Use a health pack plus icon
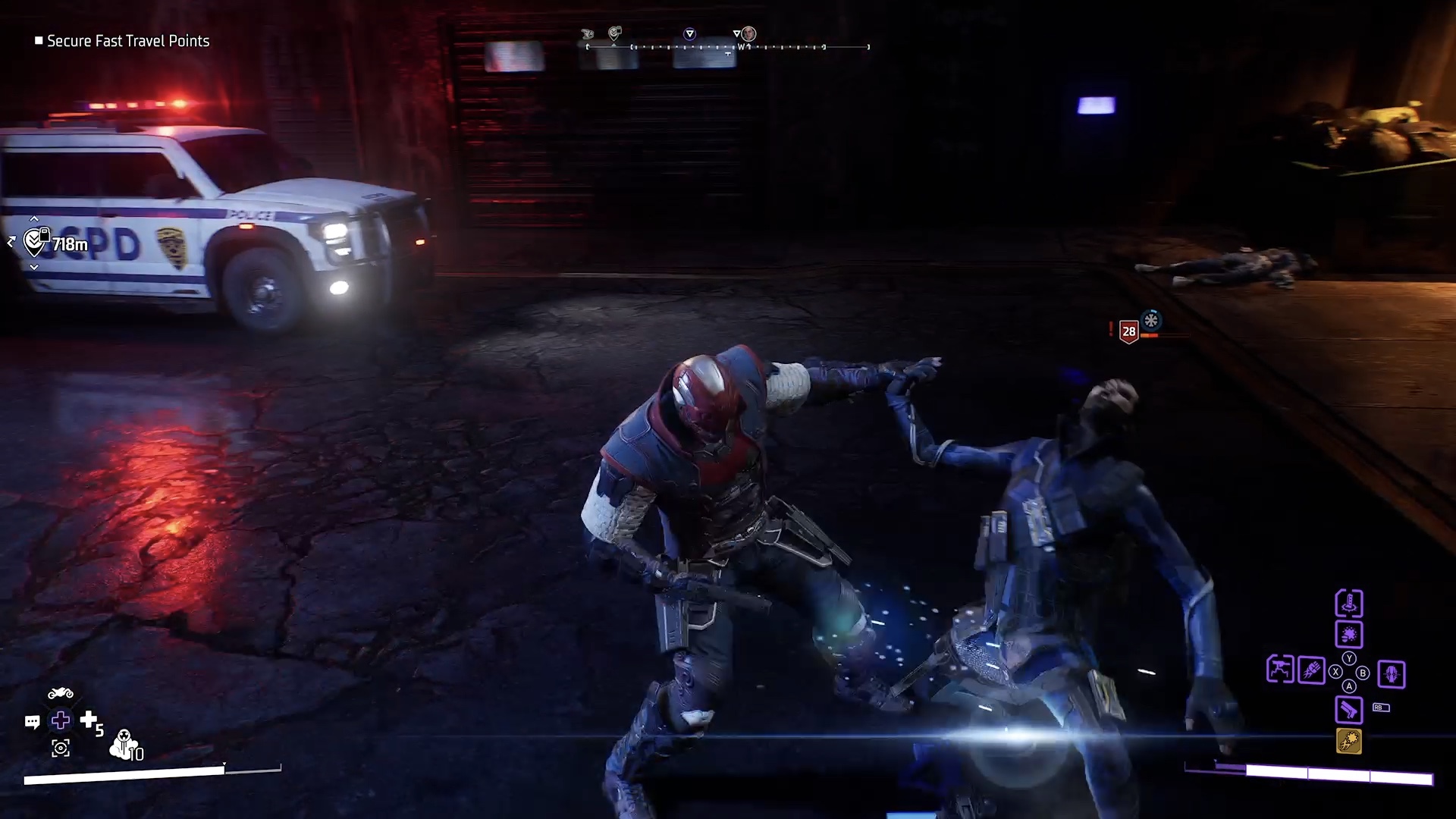The width and height of the screenshot is (1456, 819). point(89,719)
